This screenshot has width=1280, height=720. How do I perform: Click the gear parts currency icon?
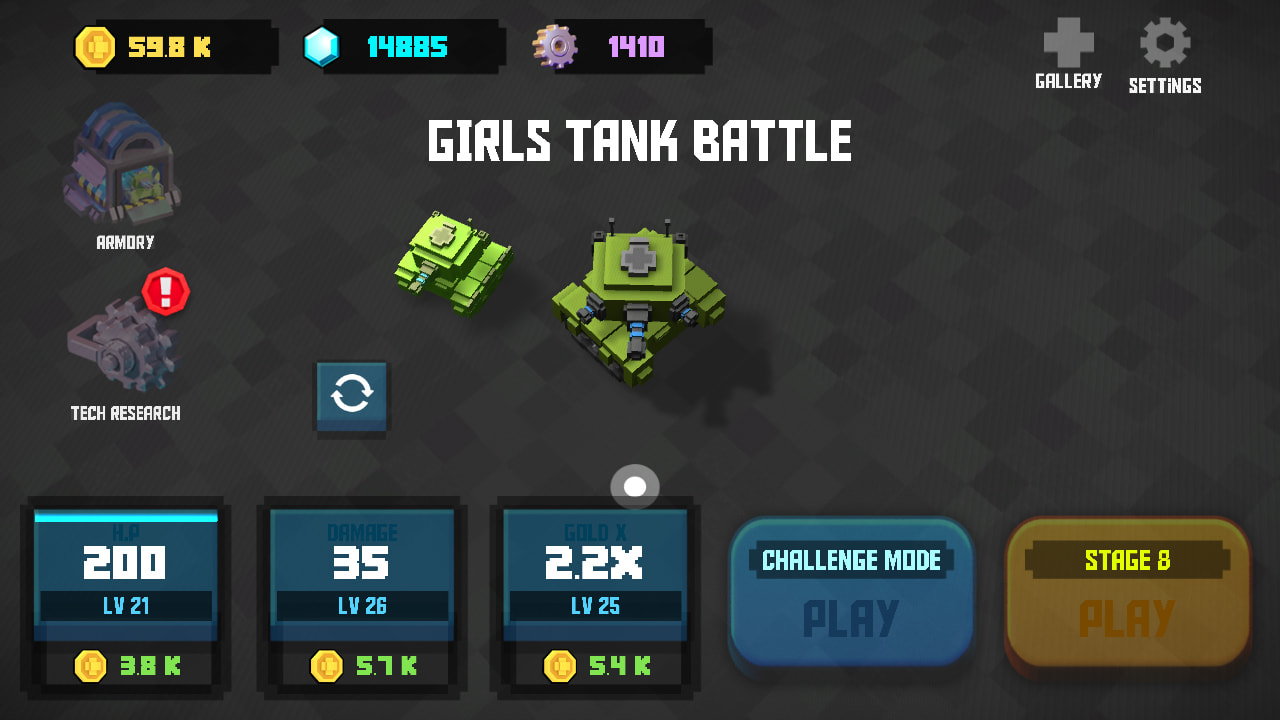(556, 45)
